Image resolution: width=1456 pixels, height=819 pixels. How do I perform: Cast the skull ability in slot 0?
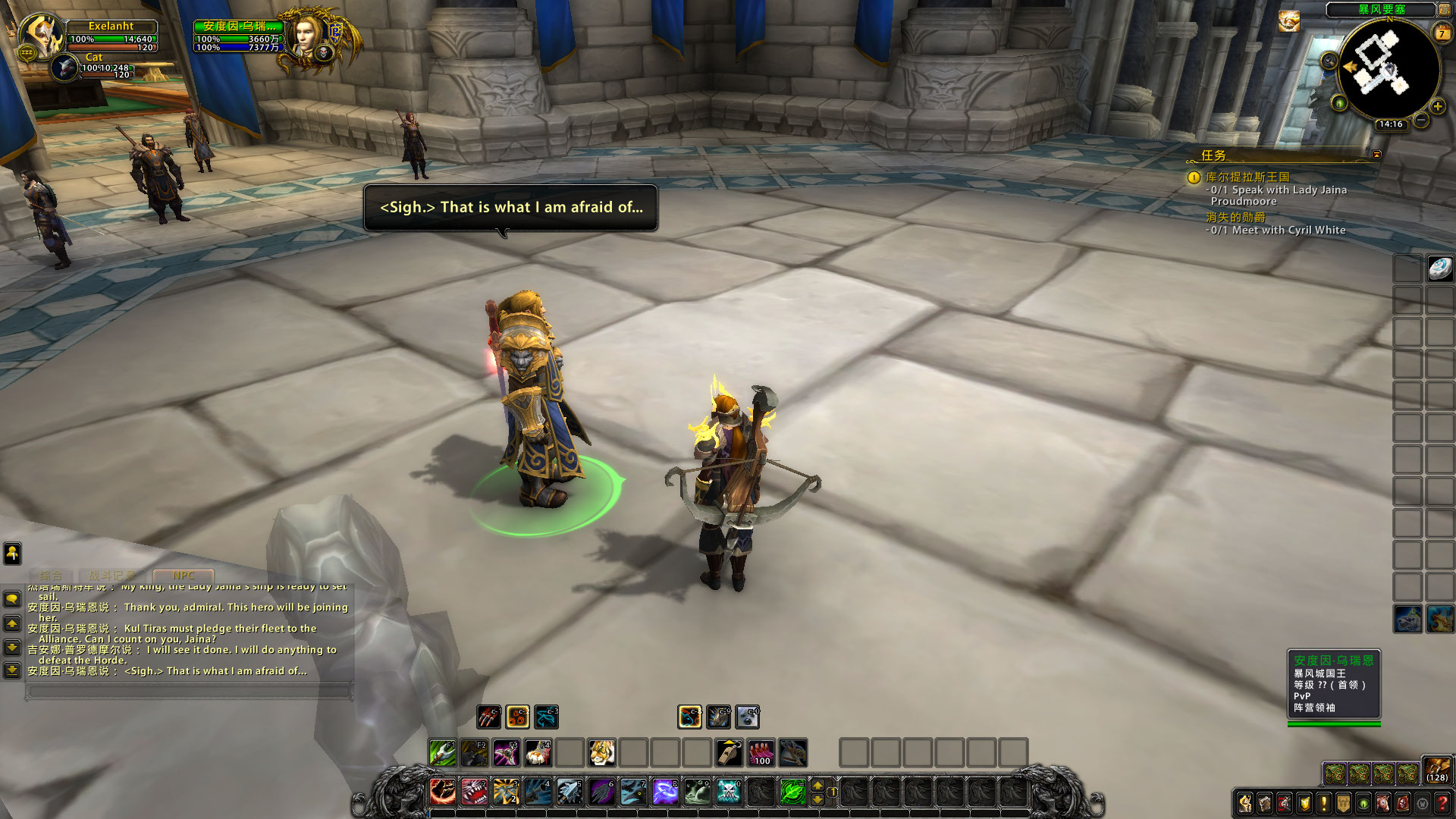click(728, 792)
